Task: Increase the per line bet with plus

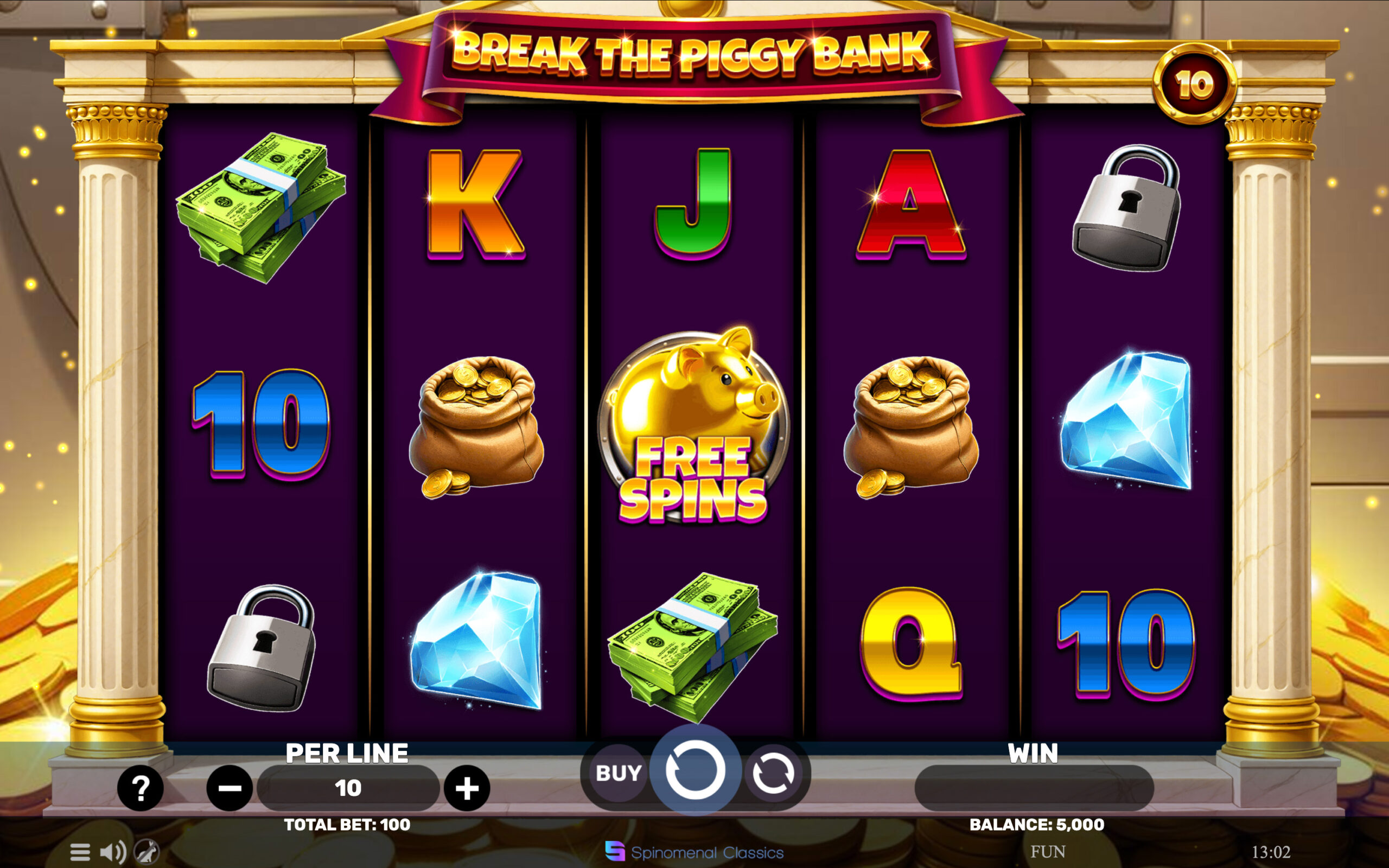Action: [x=467, y=788]
